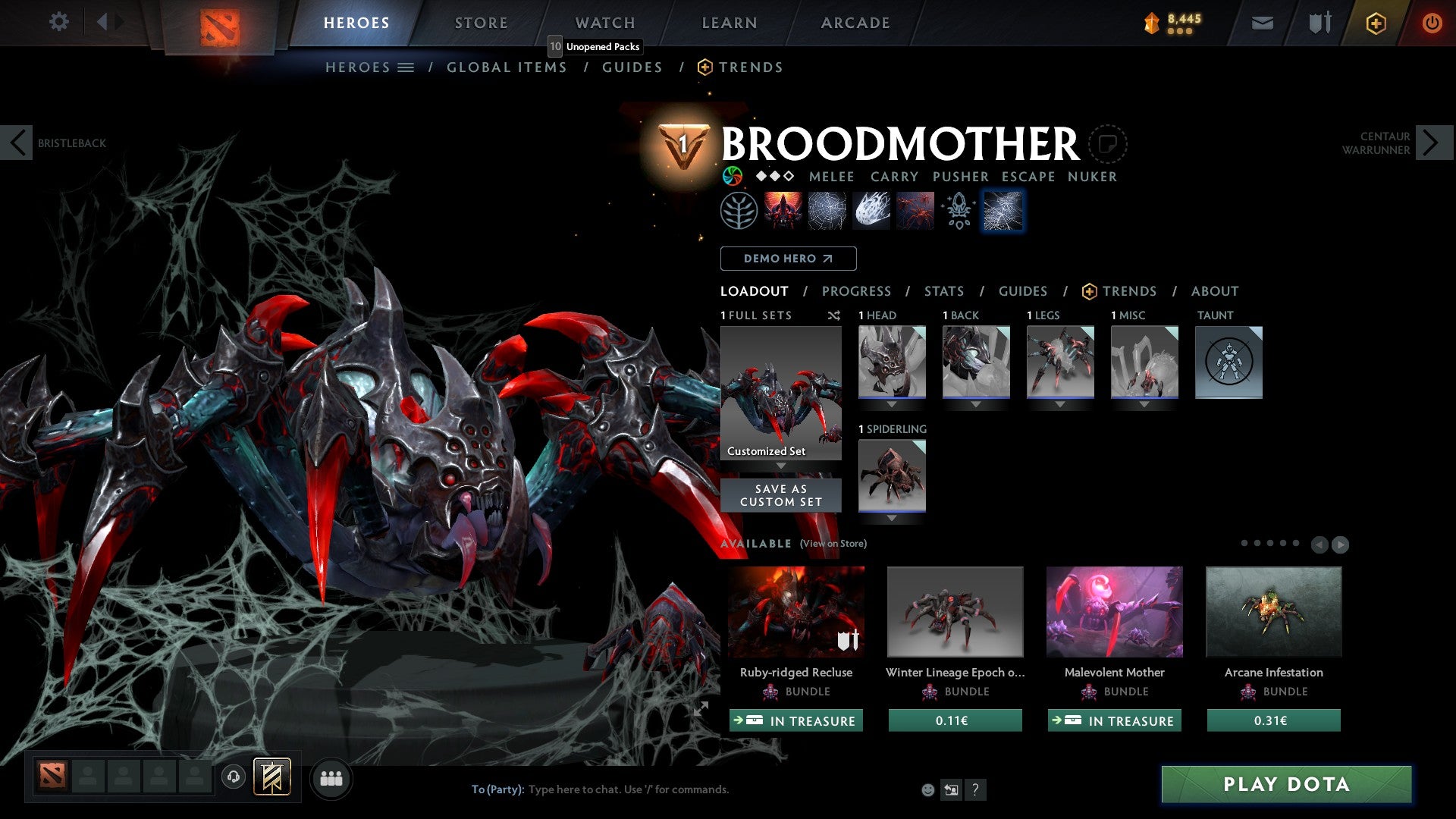1456x819 pixels.
Task: Select the highlighted Insatiable Hunger ability slot
Action: tap(1003, 210)
